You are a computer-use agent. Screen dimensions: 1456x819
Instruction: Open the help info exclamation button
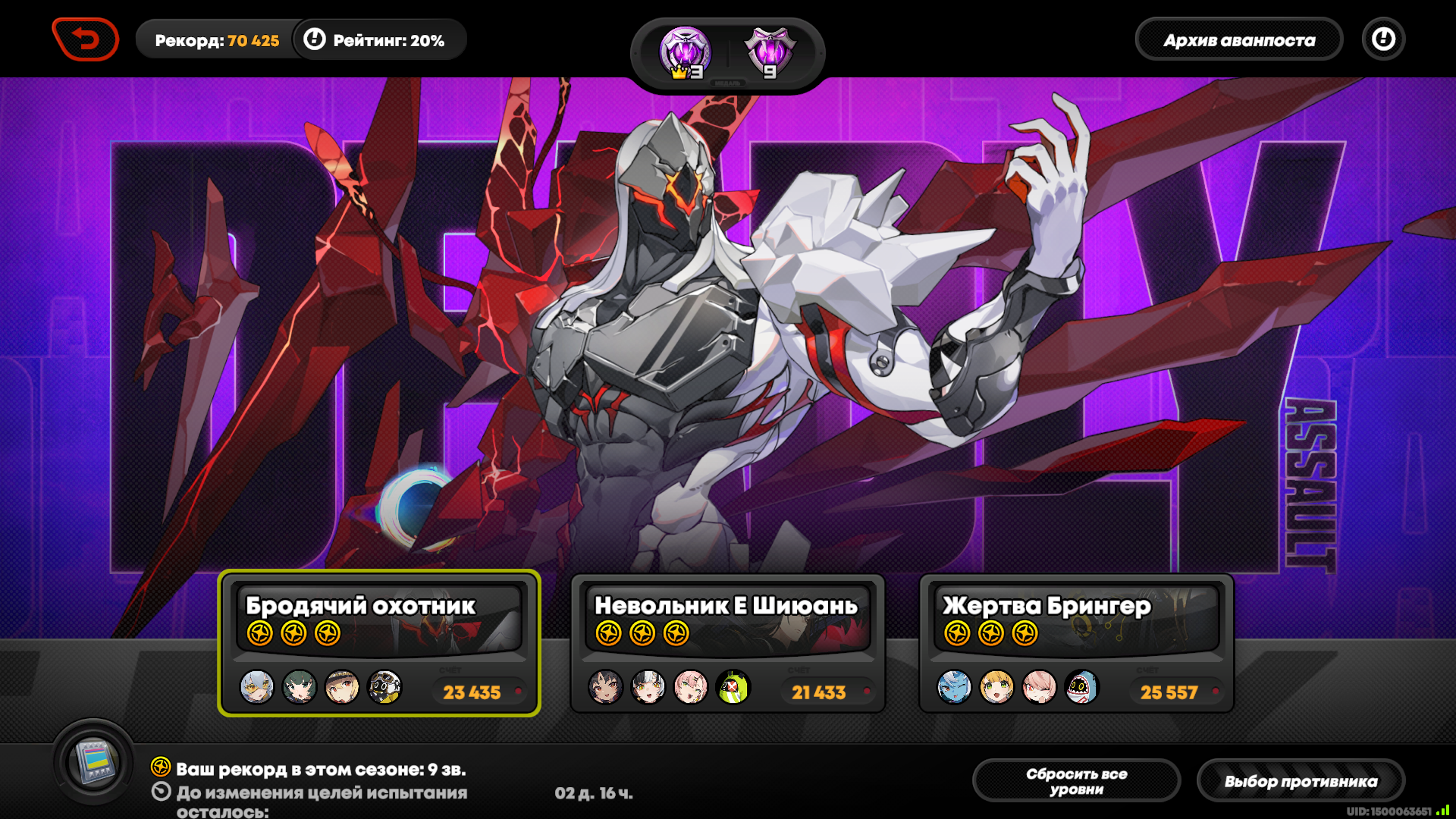coord(1383,39)
